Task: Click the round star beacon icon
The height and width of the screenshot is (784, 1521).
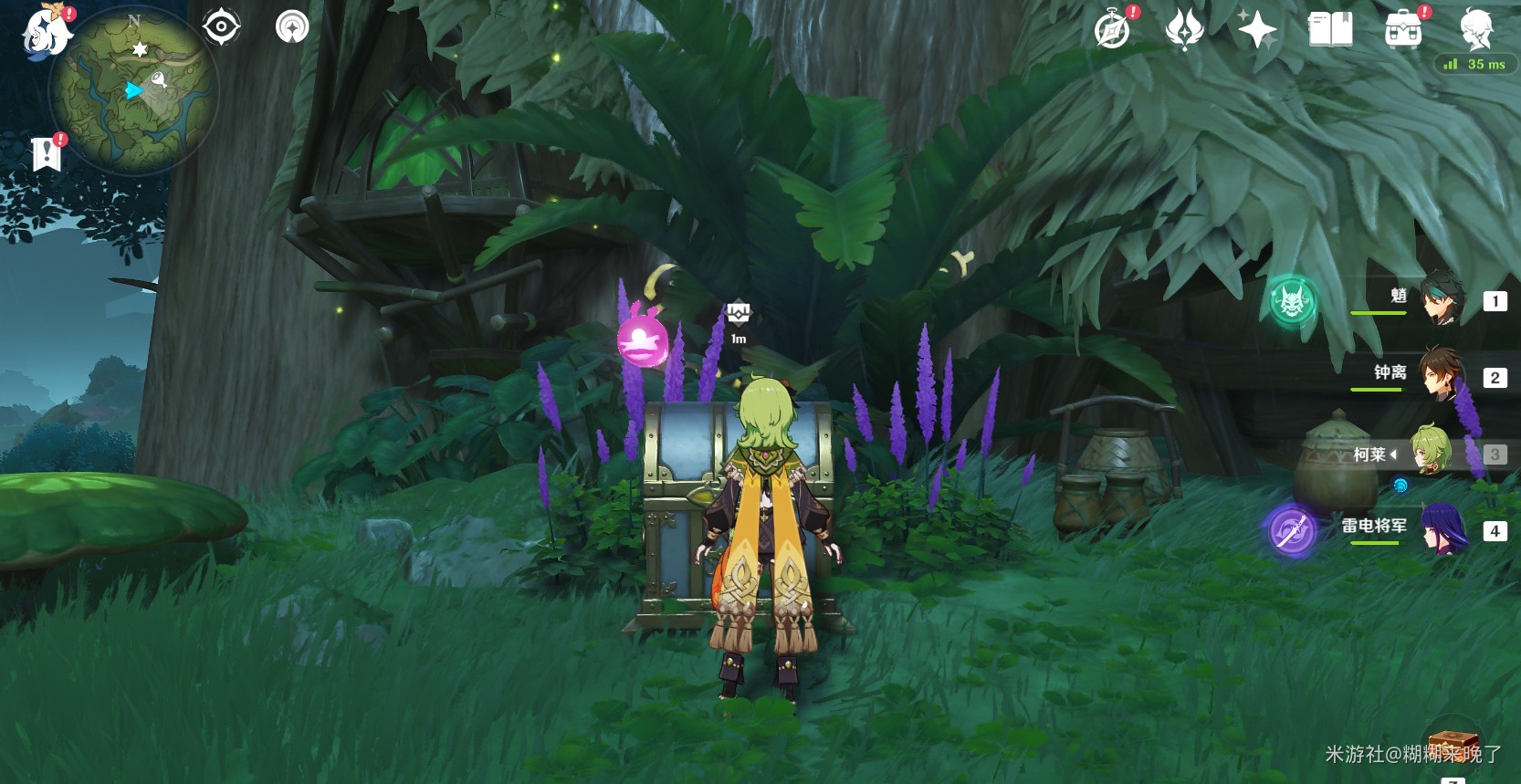Action: point(292,27)
